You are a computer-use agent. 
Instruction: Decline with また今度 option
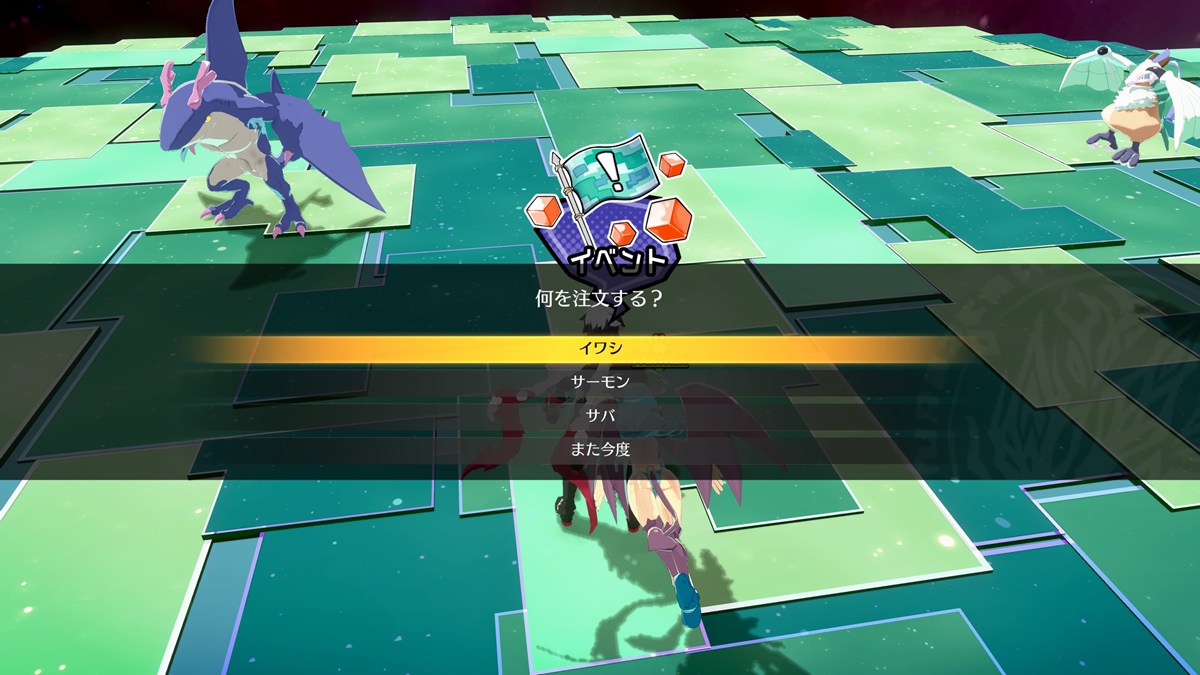tap(600, 450)
